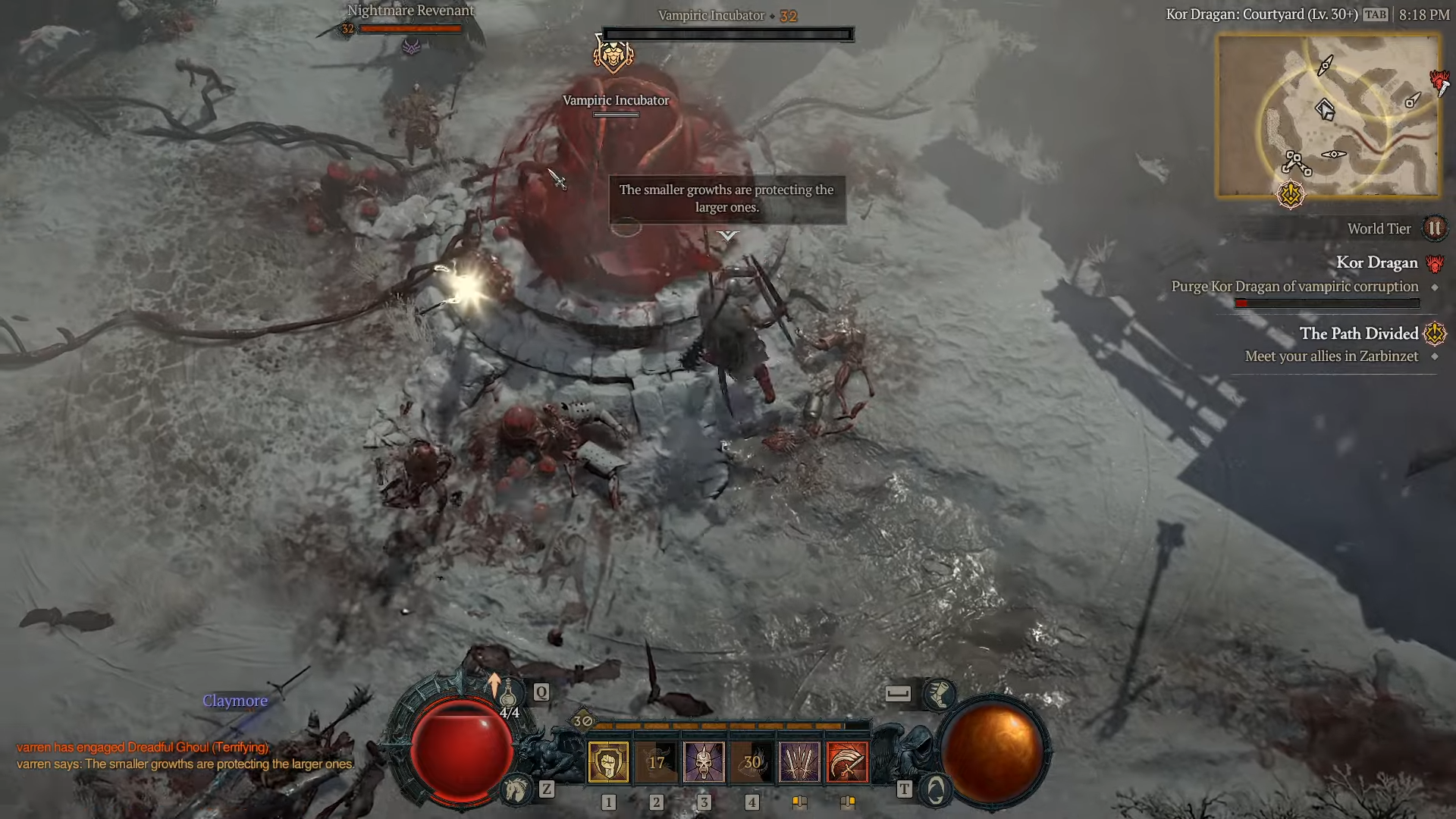Image resolution: width=1456 pixels, height=819 pixels.
Task: Select the skill on a 17-second cooldown
Action: 656,761
